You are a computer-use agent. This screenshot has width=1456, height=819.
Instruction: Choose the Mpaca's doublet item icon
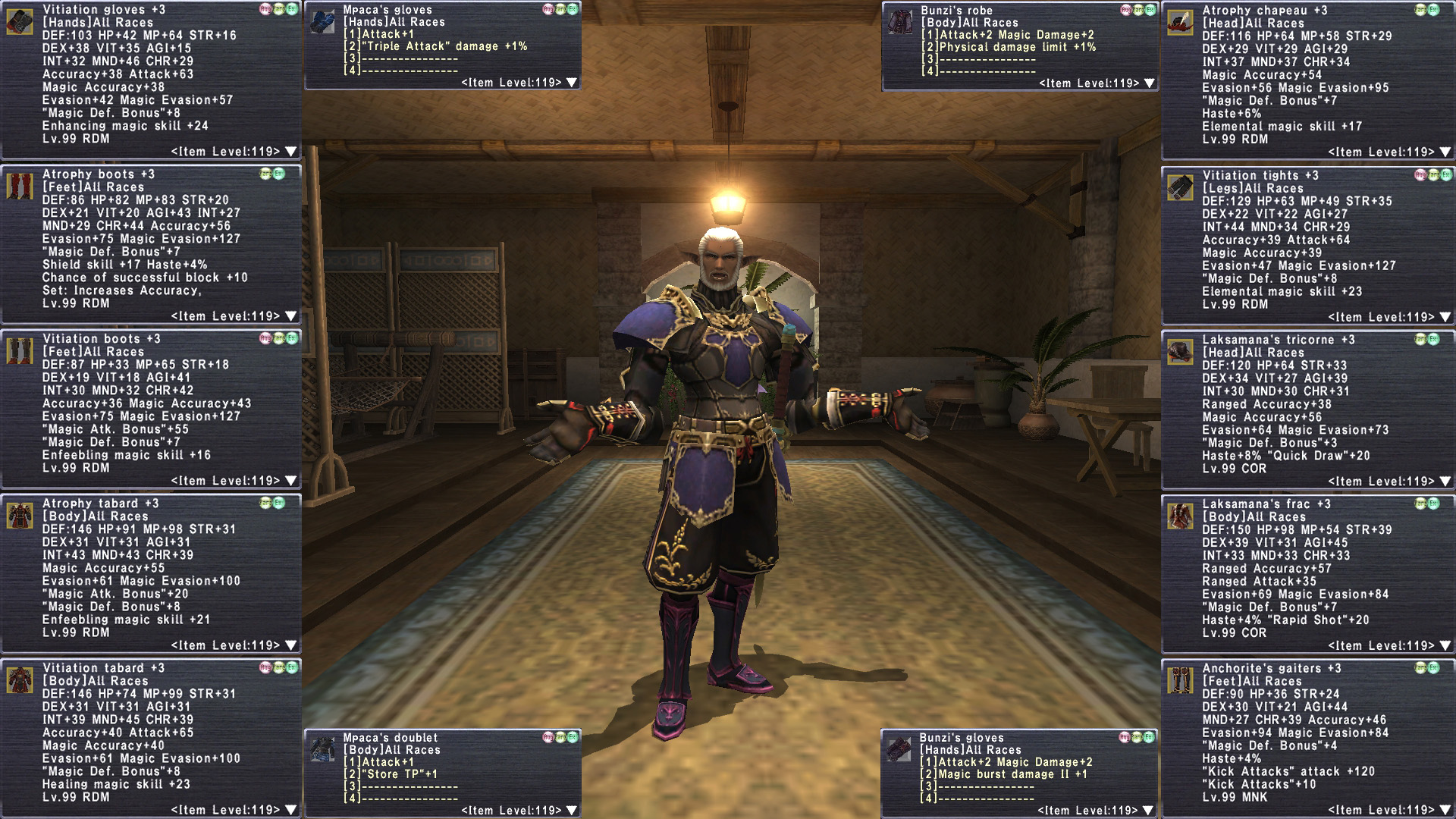pos(322,750)
